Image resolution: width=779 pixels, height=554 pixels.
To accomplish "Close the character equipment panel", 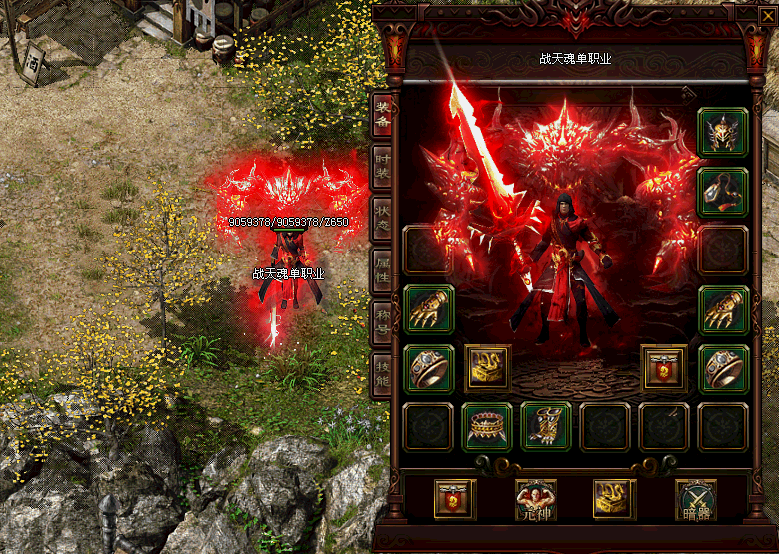I will pyautogui.click(x=768, y=15).
